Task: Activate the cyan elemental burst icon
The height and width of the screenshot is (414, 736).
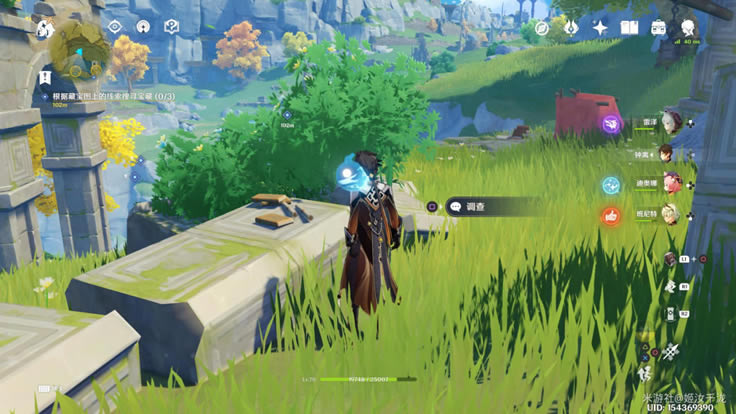Action: (x=610, y=185)
